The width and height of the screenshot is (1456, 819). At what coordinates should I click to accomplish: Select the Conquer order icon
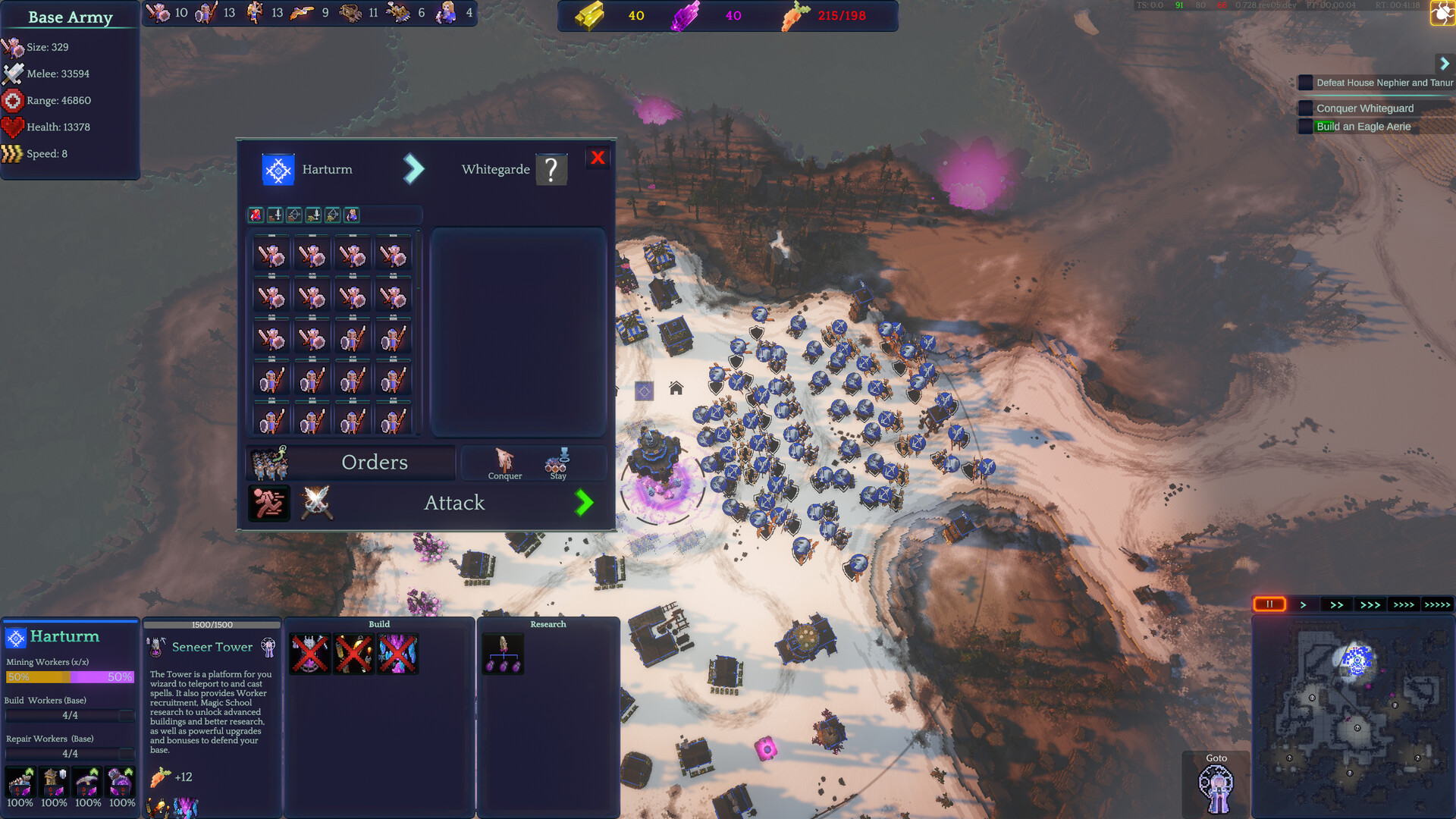point(504,461)
